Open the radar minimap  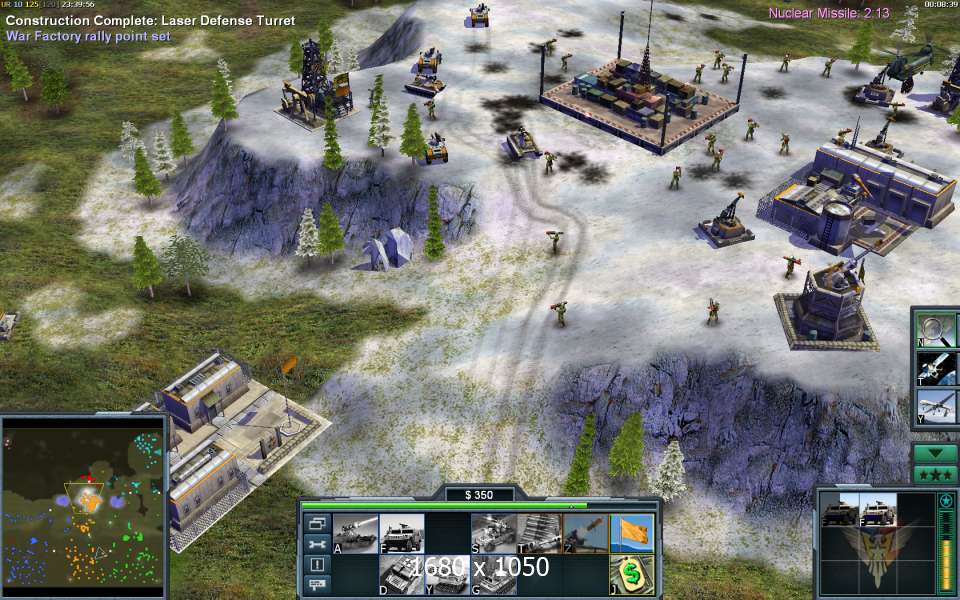(x=83, y=506)
